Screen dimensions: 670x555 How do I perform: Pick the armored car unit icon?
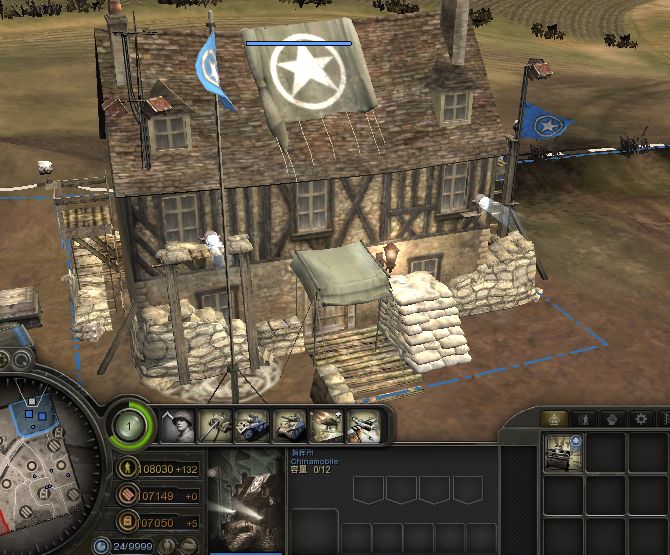pyautogui.click(x=253, y=427)
